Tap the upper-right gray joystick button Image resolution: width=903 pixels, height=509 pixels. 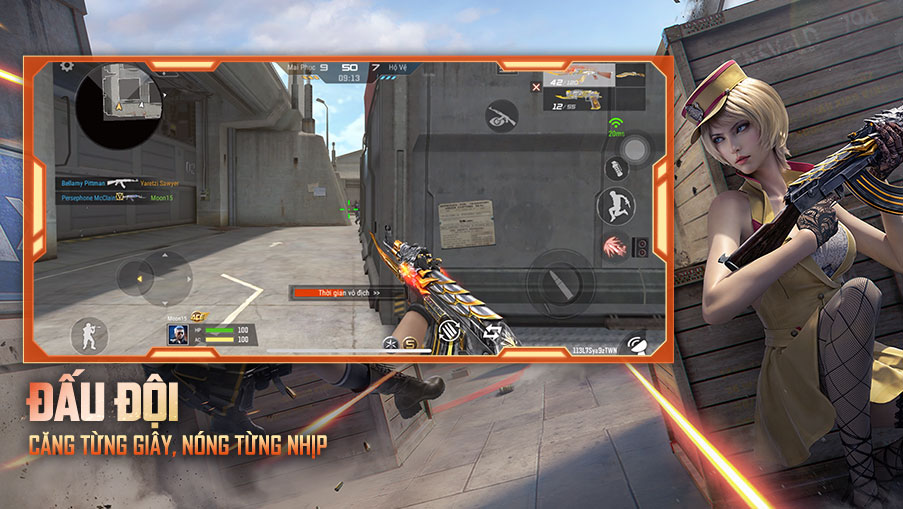[x=634, y=150]
